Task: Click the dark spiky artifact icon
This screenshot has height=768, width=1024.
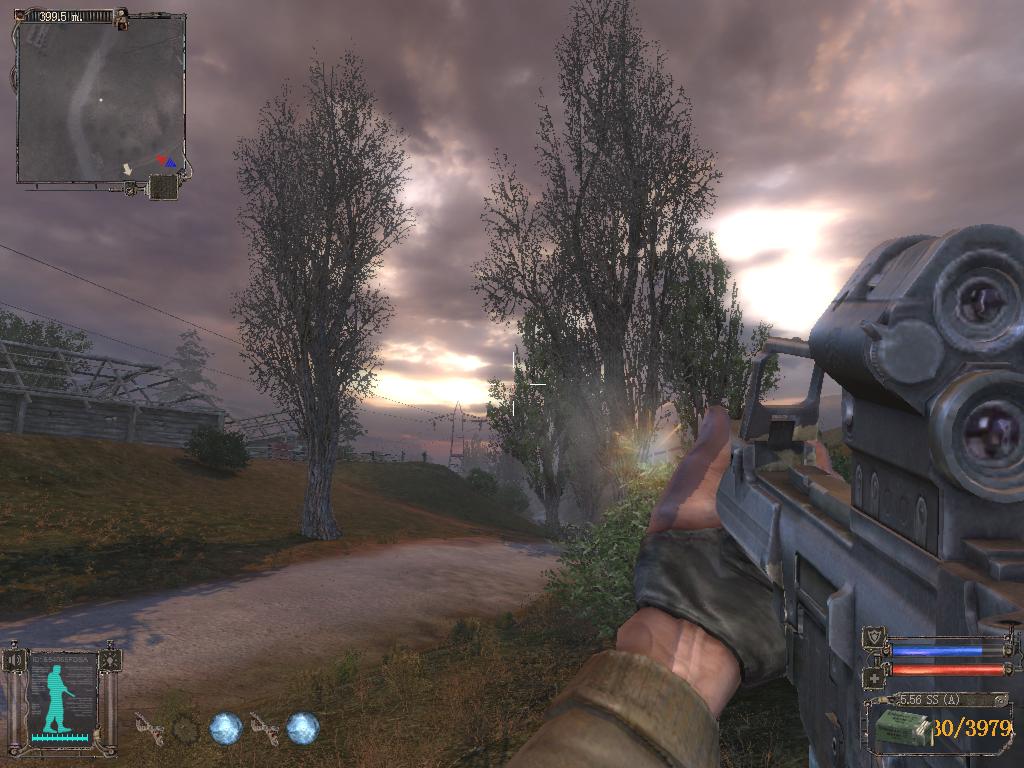Action: tap(185, 729)
